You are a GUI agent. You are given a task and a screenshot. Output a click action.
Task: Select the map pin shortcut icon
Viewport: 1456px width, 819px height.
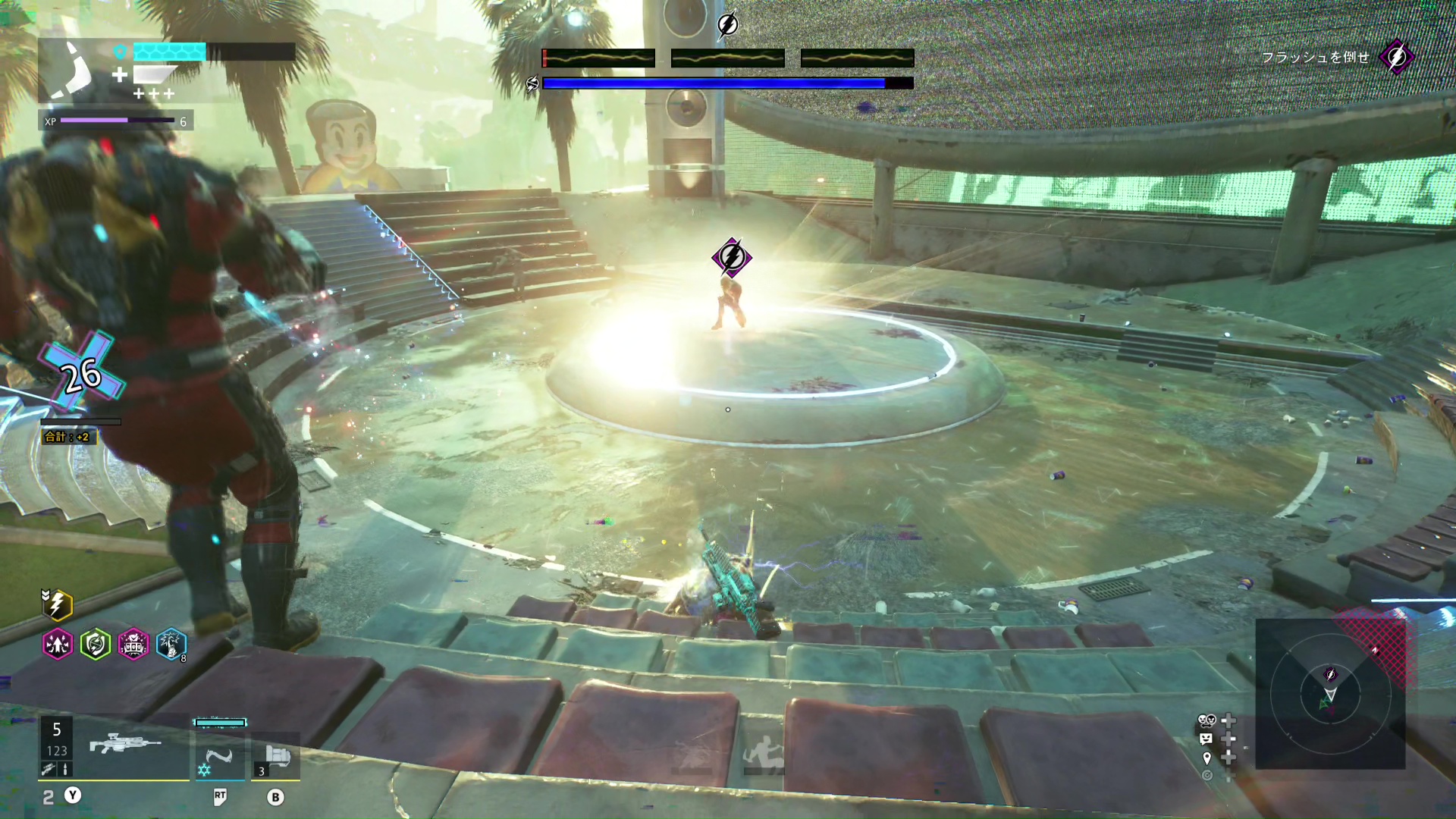[1207, 758]
